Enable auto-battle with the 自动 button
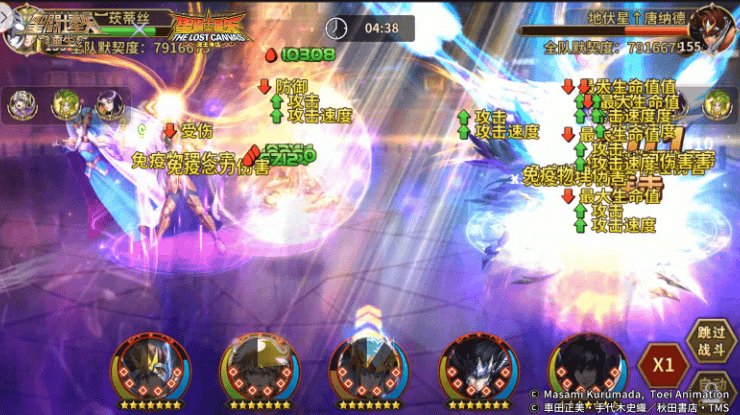740x415 pixels. pyautogui.click(x=712, y=392)
